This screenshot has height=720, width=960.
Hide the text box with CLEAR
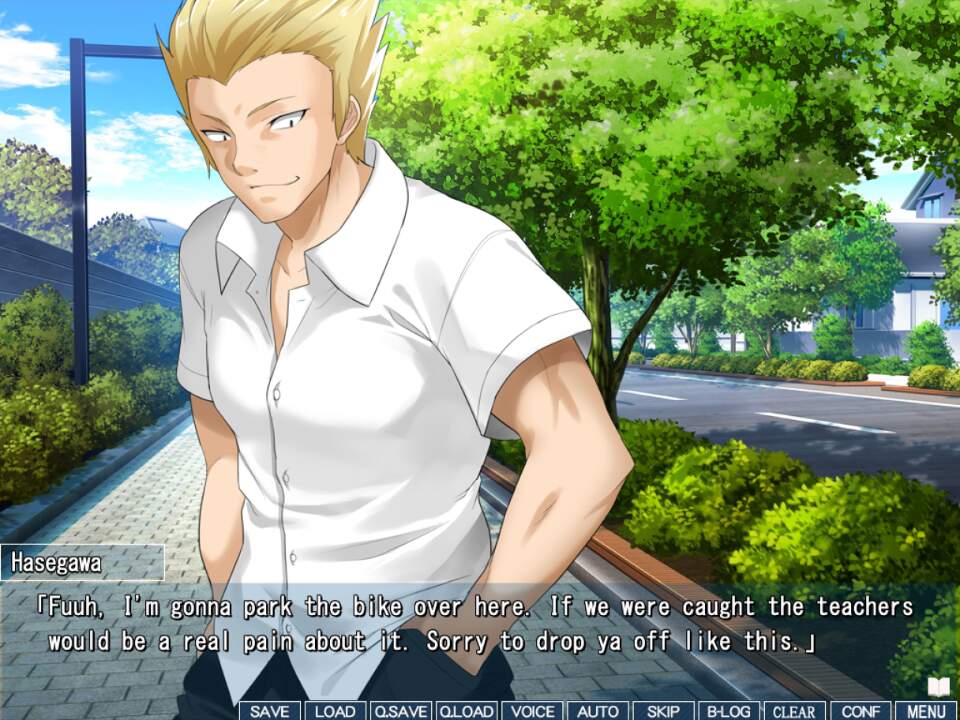pyautogui.click(x=795, y=711)
